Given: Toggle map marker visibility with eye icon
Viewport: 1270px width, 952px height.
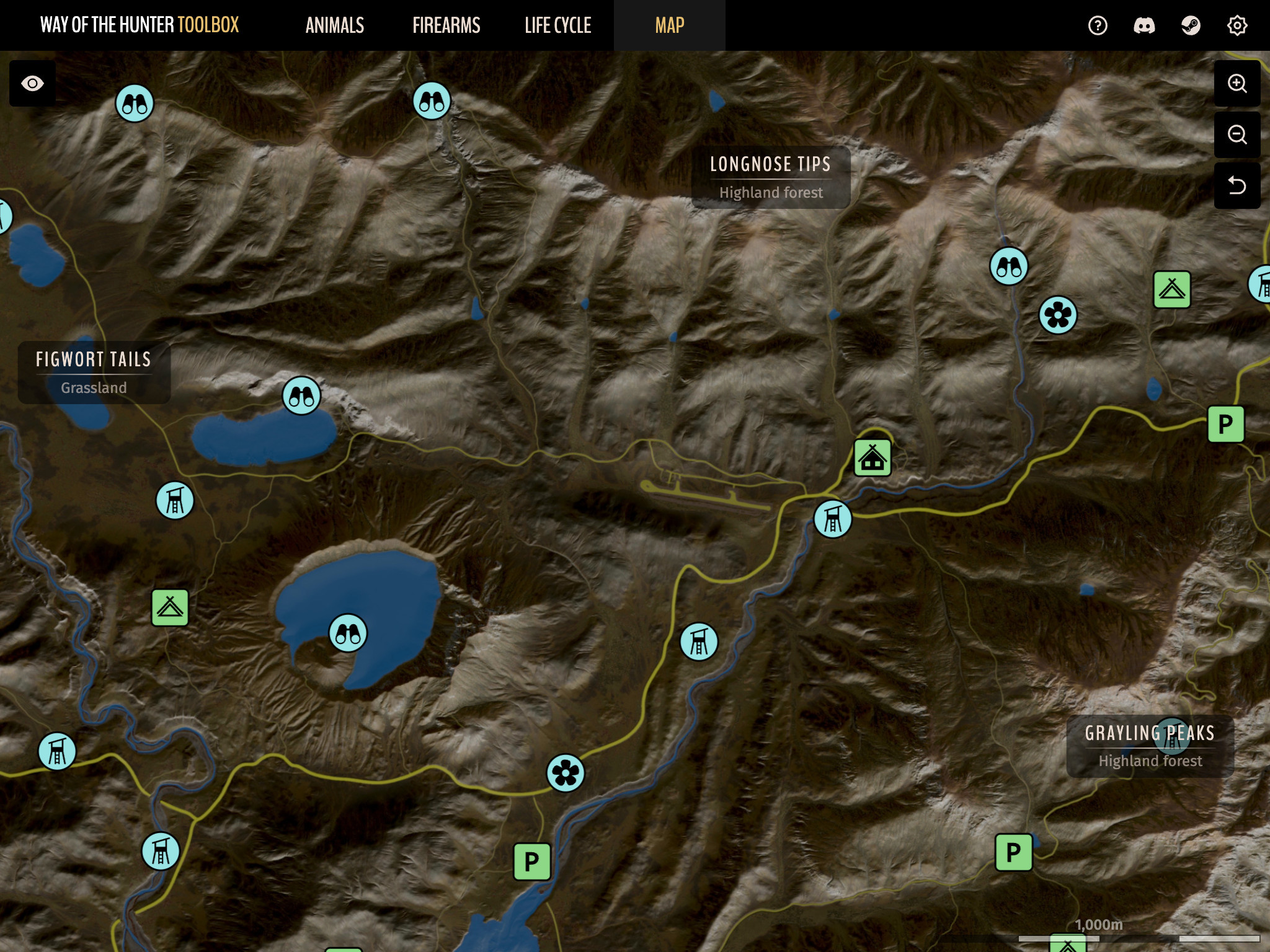Looking at the screenshot, I should 32,84.
